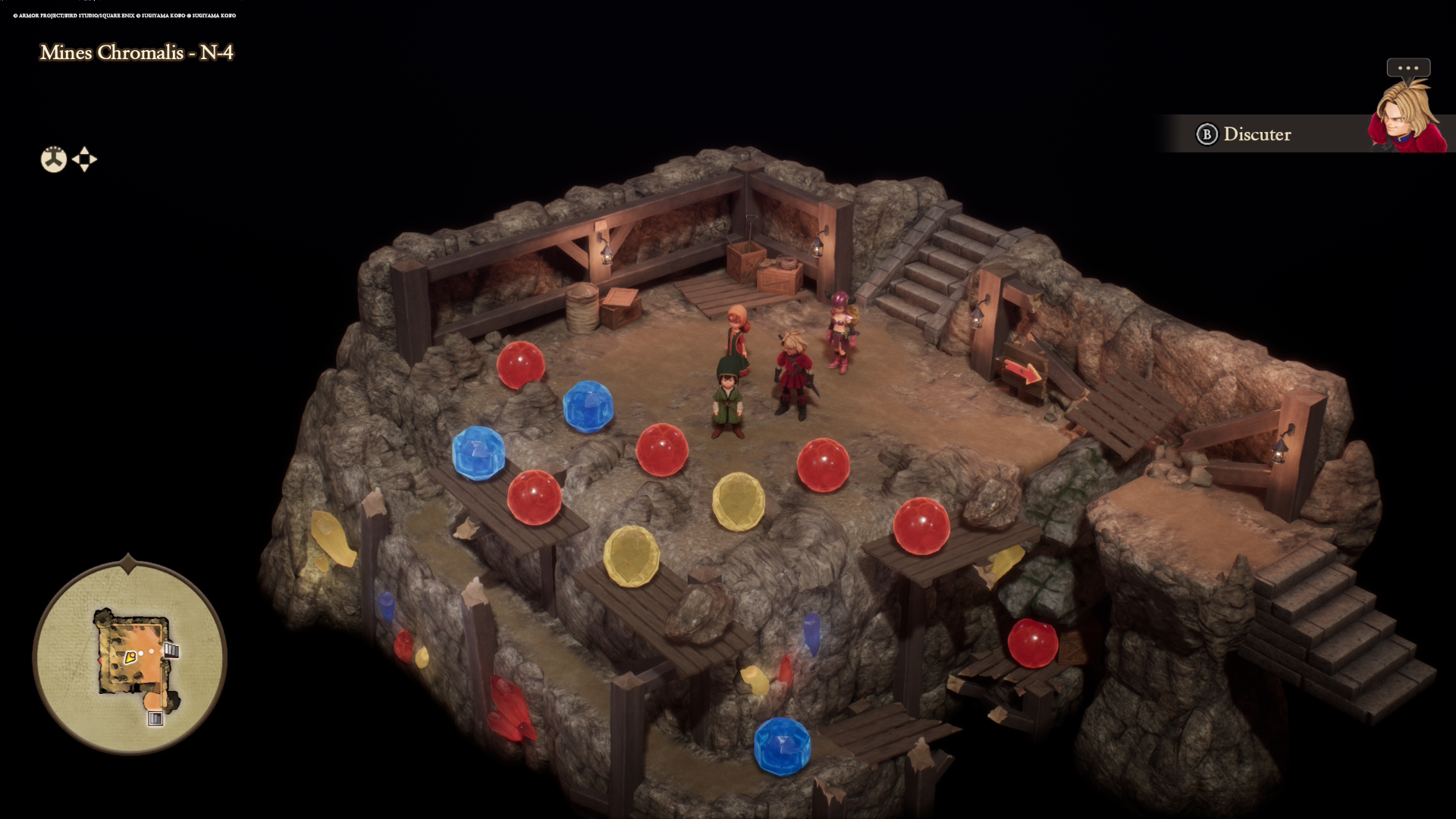
Task: Click the world map icon top-left
Action: pyautogui.click(x=52, y=159)
